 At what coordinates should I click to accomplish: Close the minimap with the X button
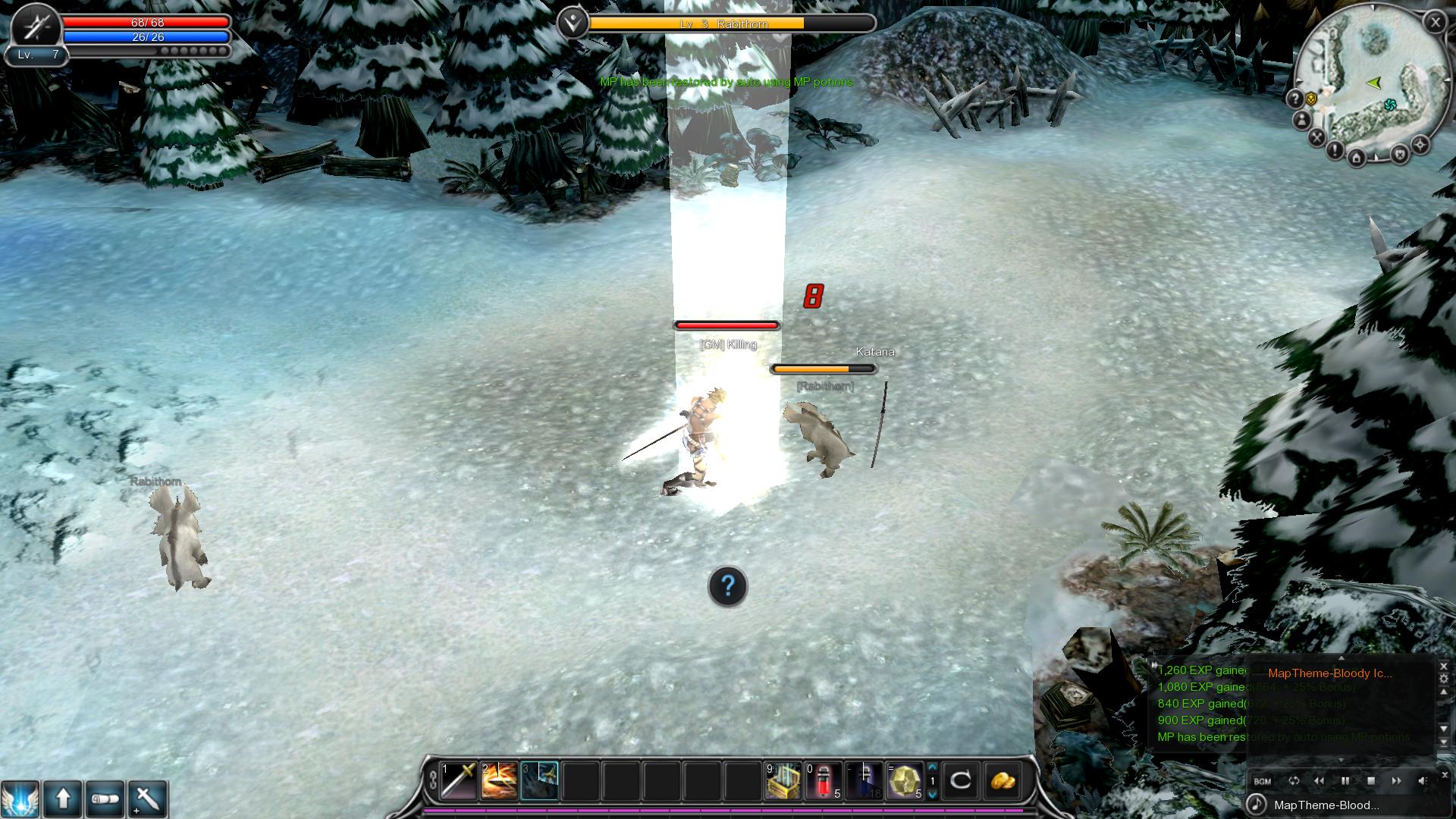[1435, 23]
